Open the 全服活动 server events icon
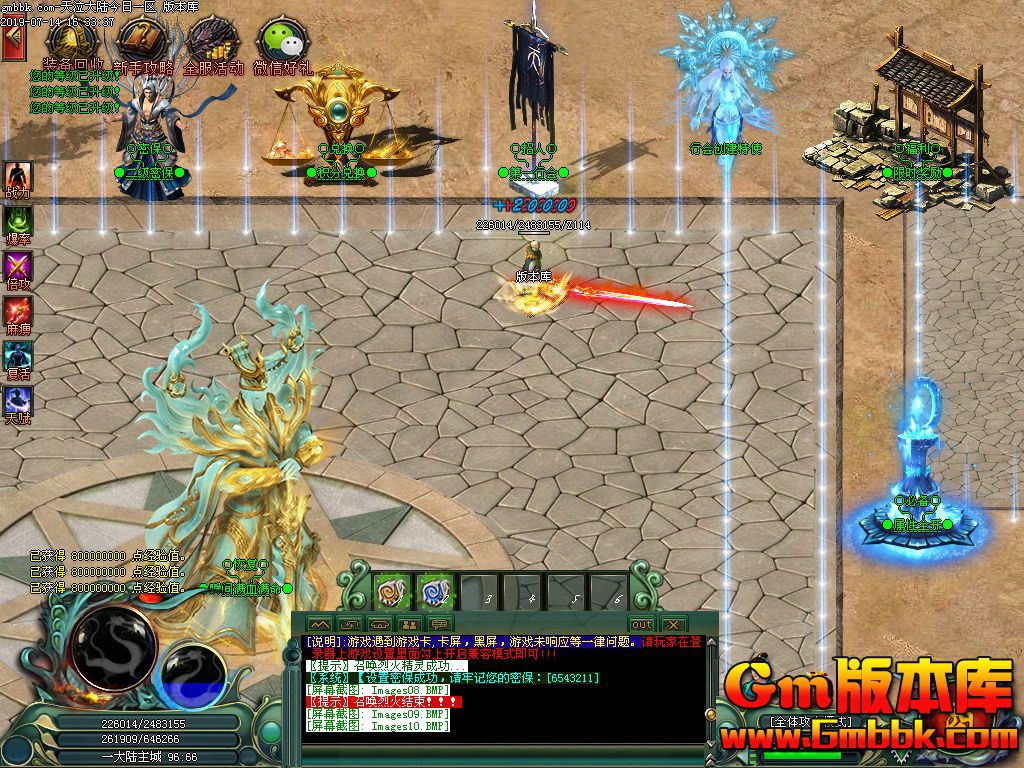Screen dimensions: 1024x768 click(x=212, y=43)
